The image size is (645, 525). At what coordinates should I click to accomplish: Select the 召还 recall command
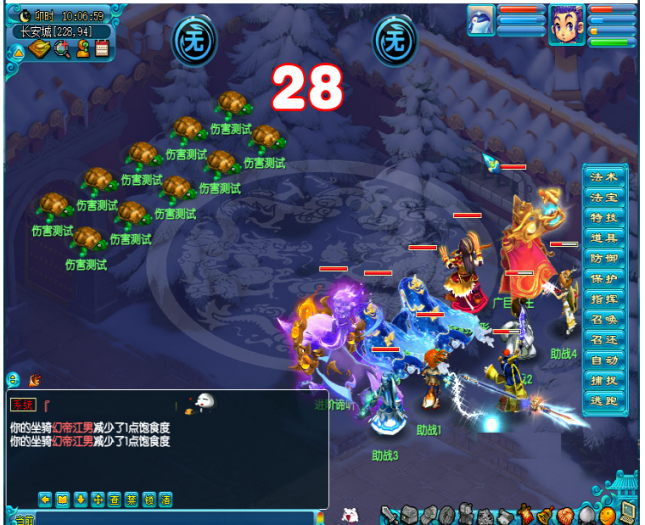coord(604,340)
